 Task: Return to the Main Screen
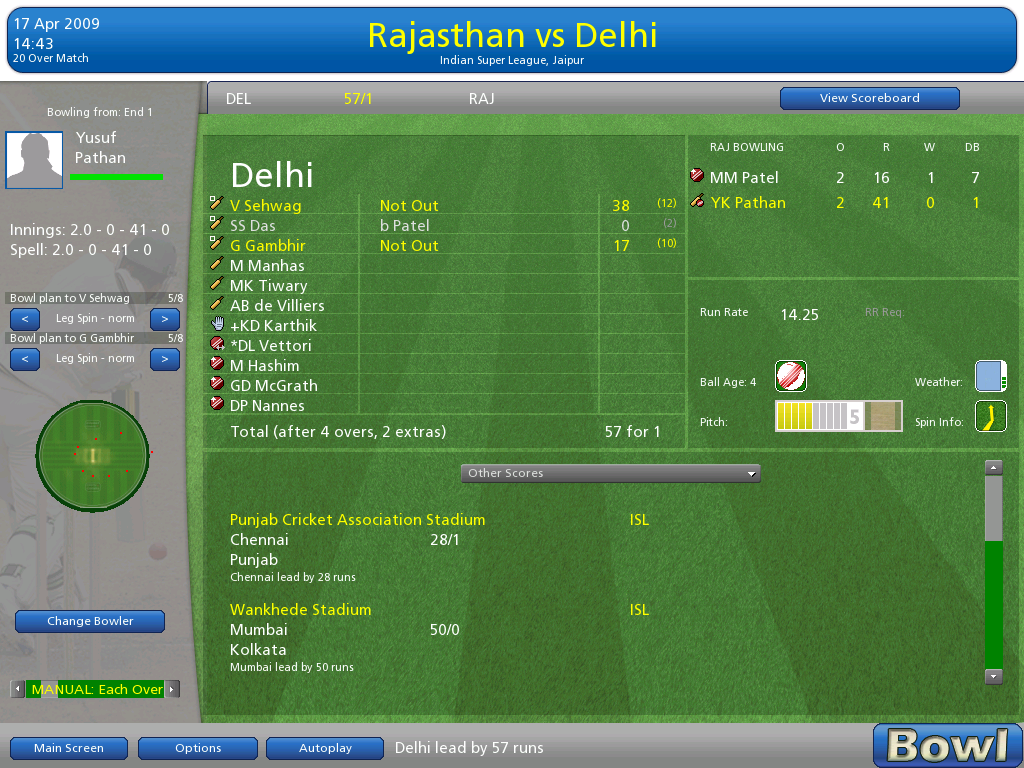point(69,748)
